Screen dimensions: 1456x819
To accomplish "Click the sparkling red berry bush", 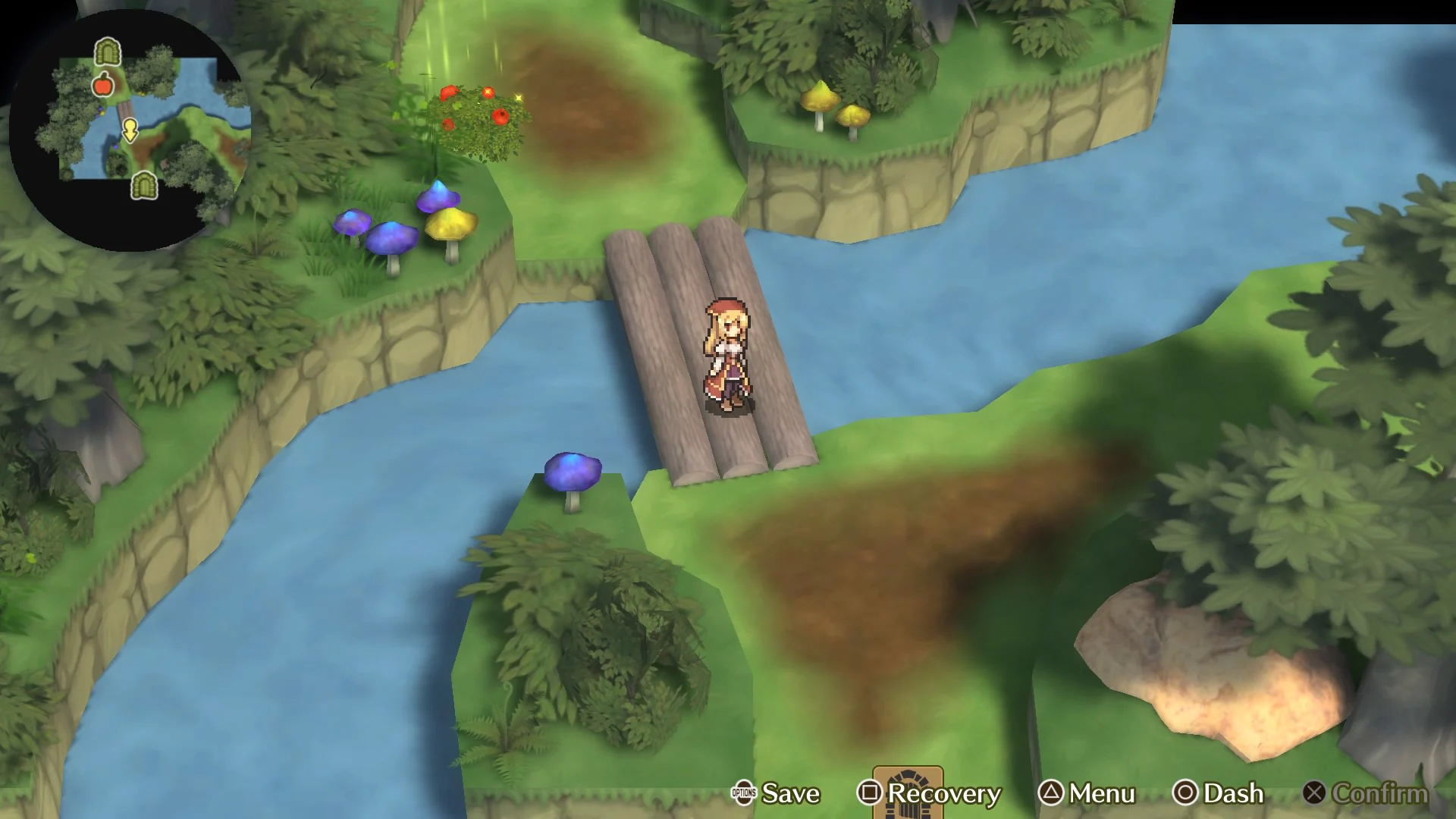I will [478, 114].
